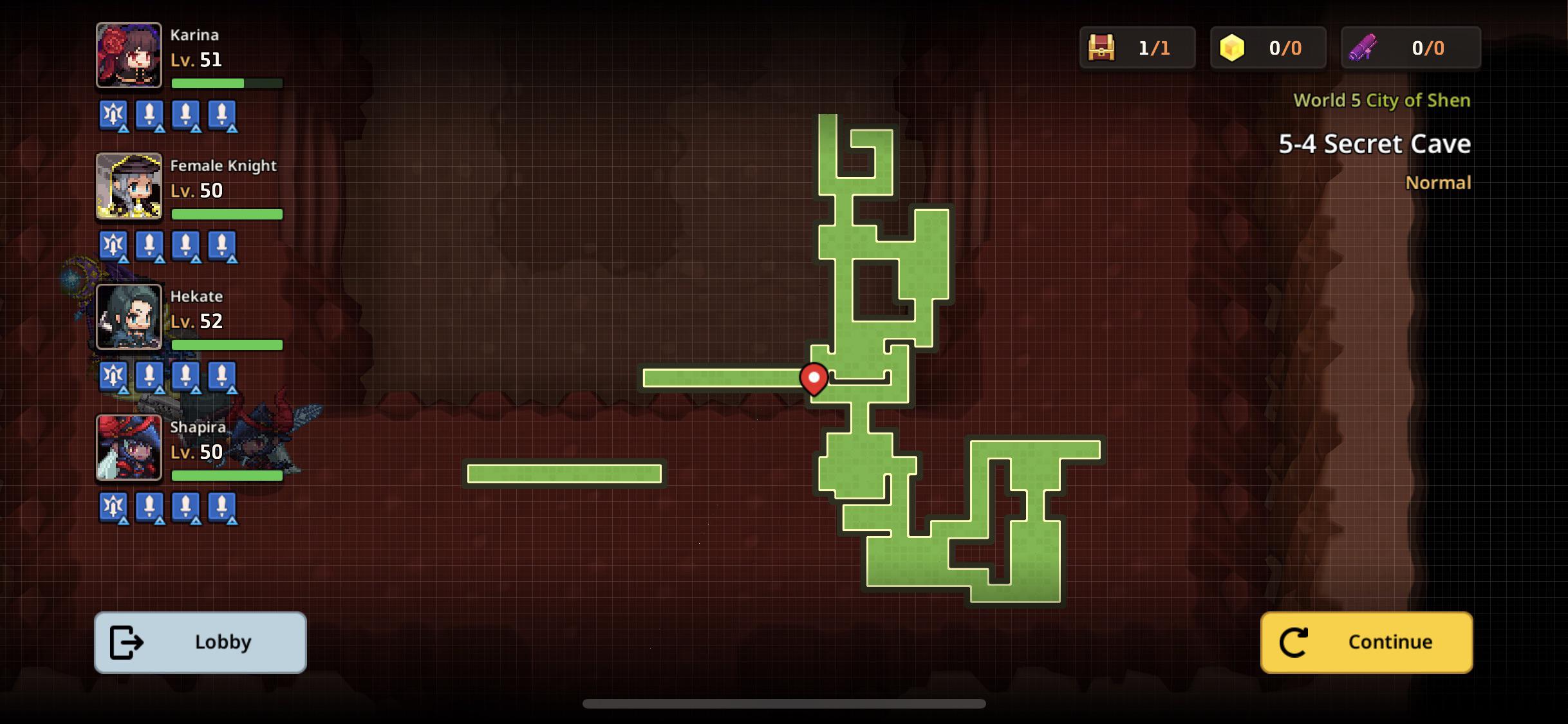Screen dimensions: 1568x724
Task: Click Female Knight's ultimate skill icon
Action: [x=113, y=246]
